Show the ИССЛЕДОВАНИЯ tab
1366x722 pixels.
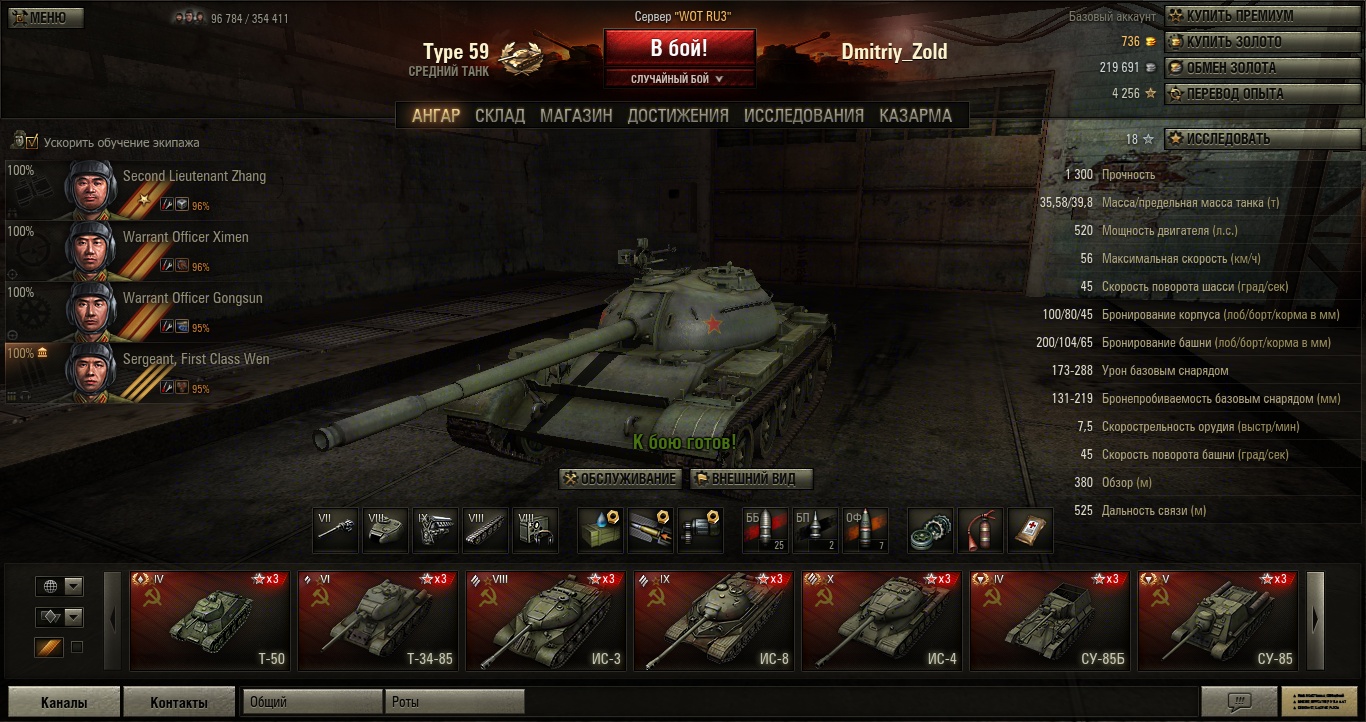click(803, 115)
